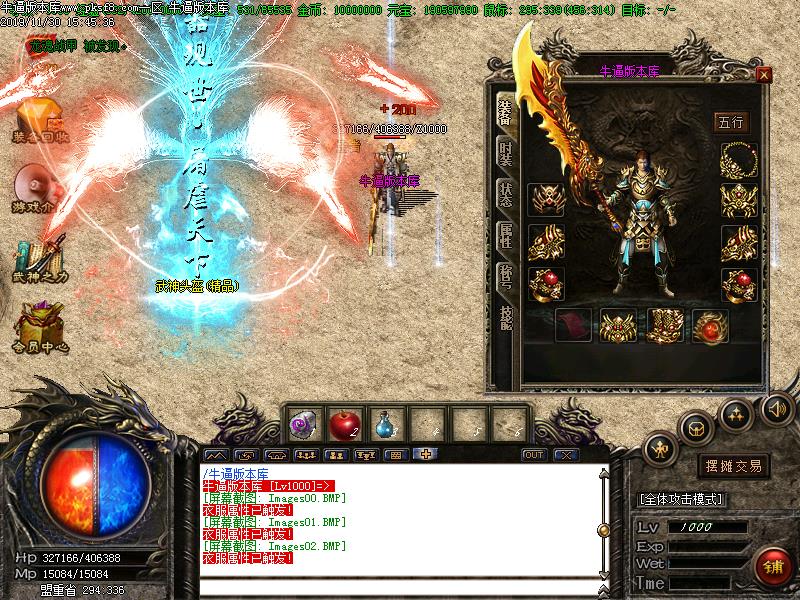Viewport: 800px width, 600px height.
Task: Close the character equipment panel
Action: pos(764,75)
